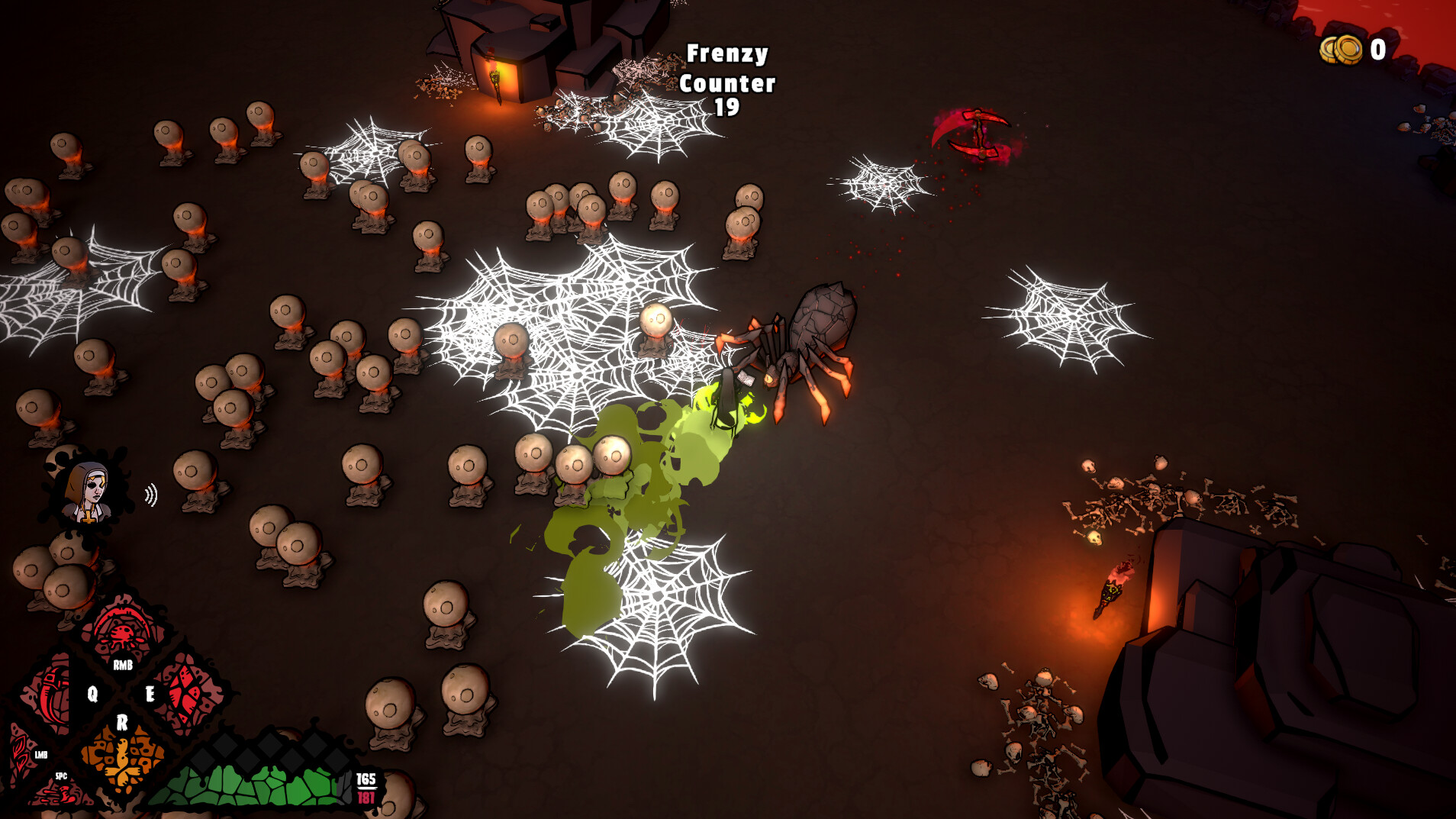Select the LMB red feather attack icon

(19, 752)
